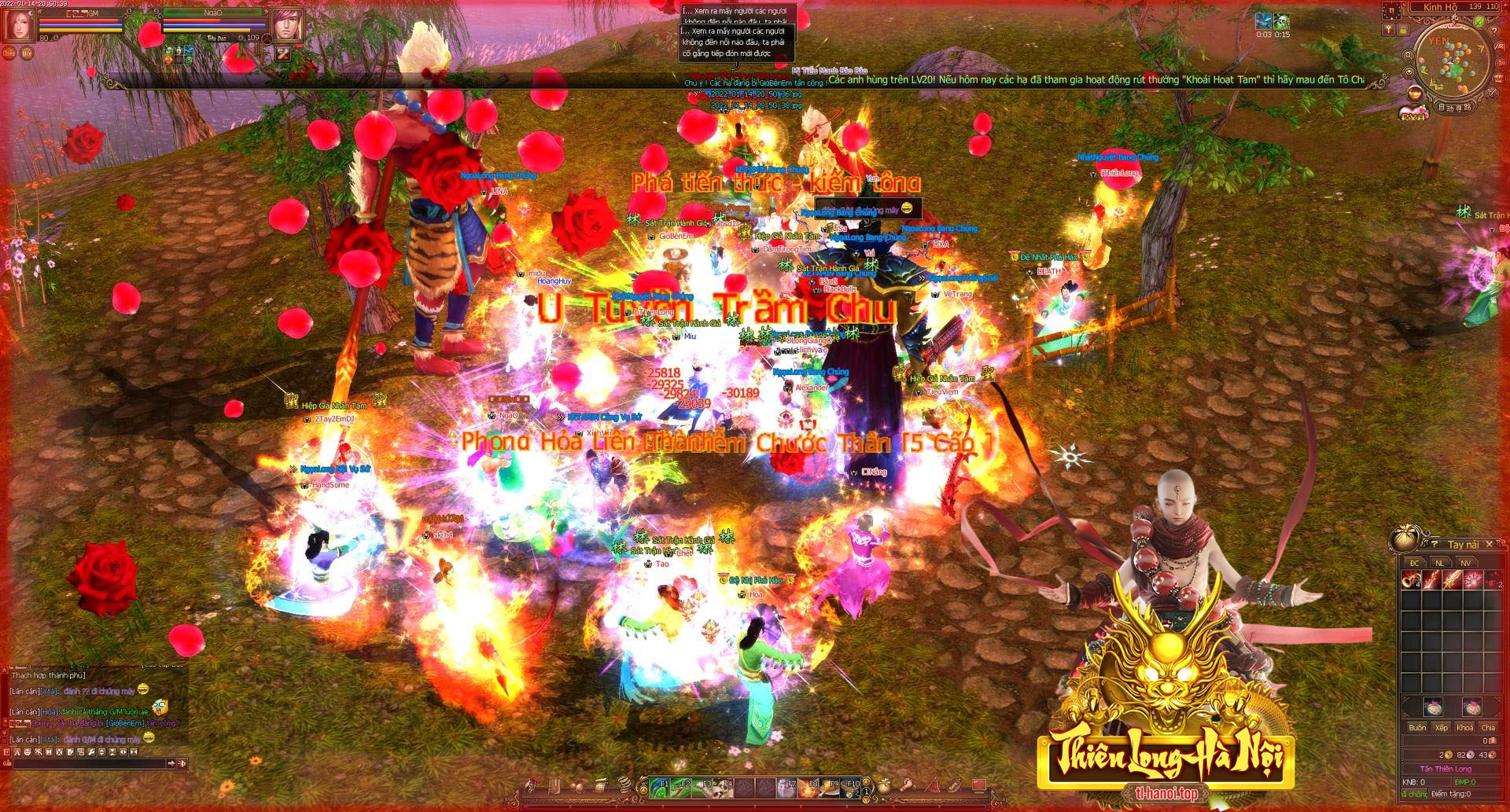
Task: Use the F8 fire skill slot
Action: click(808, 786)
